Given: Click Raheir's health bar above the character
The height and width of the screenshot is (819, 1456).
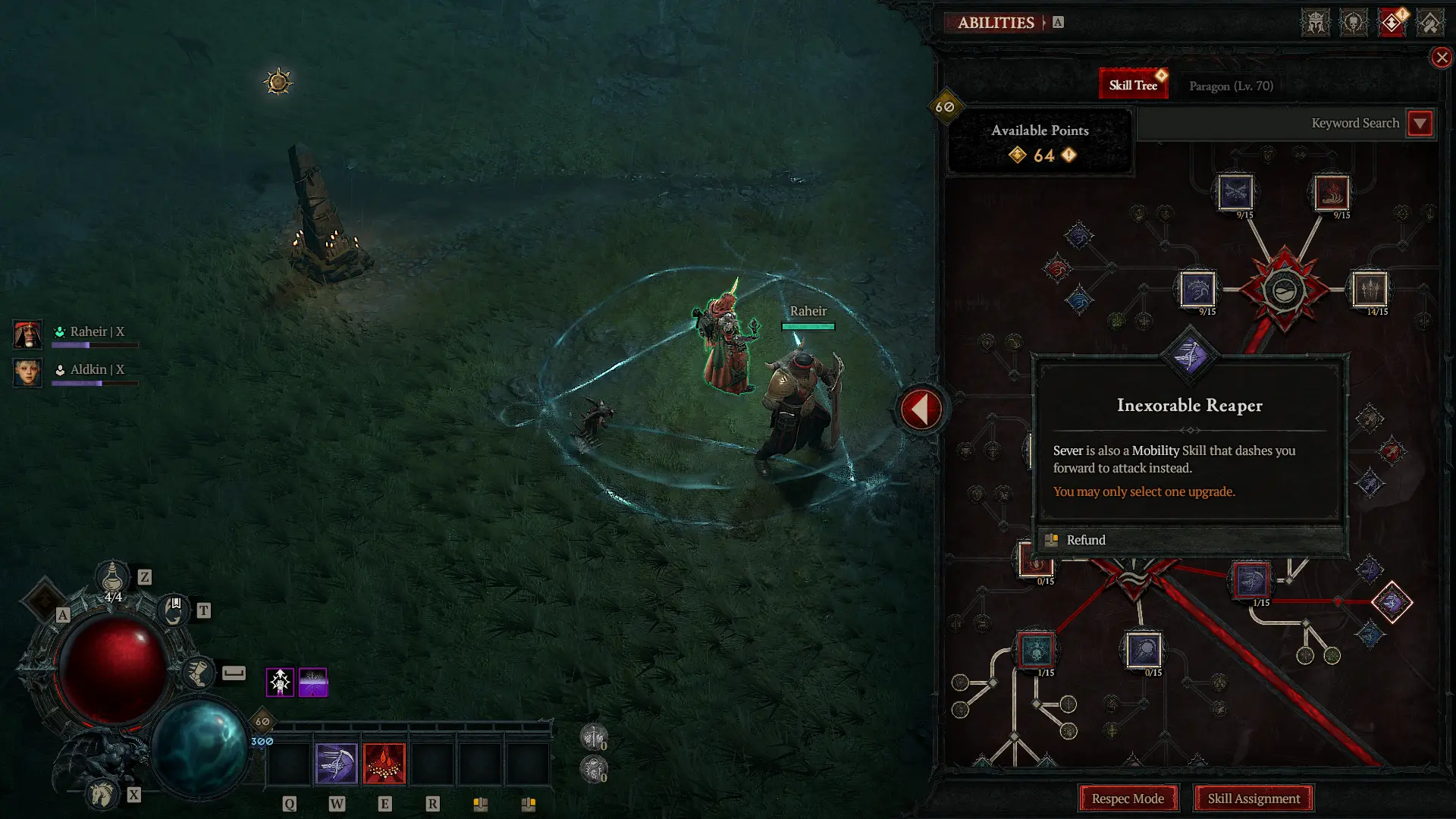Looking at the screenshot, I should (807, 326).
